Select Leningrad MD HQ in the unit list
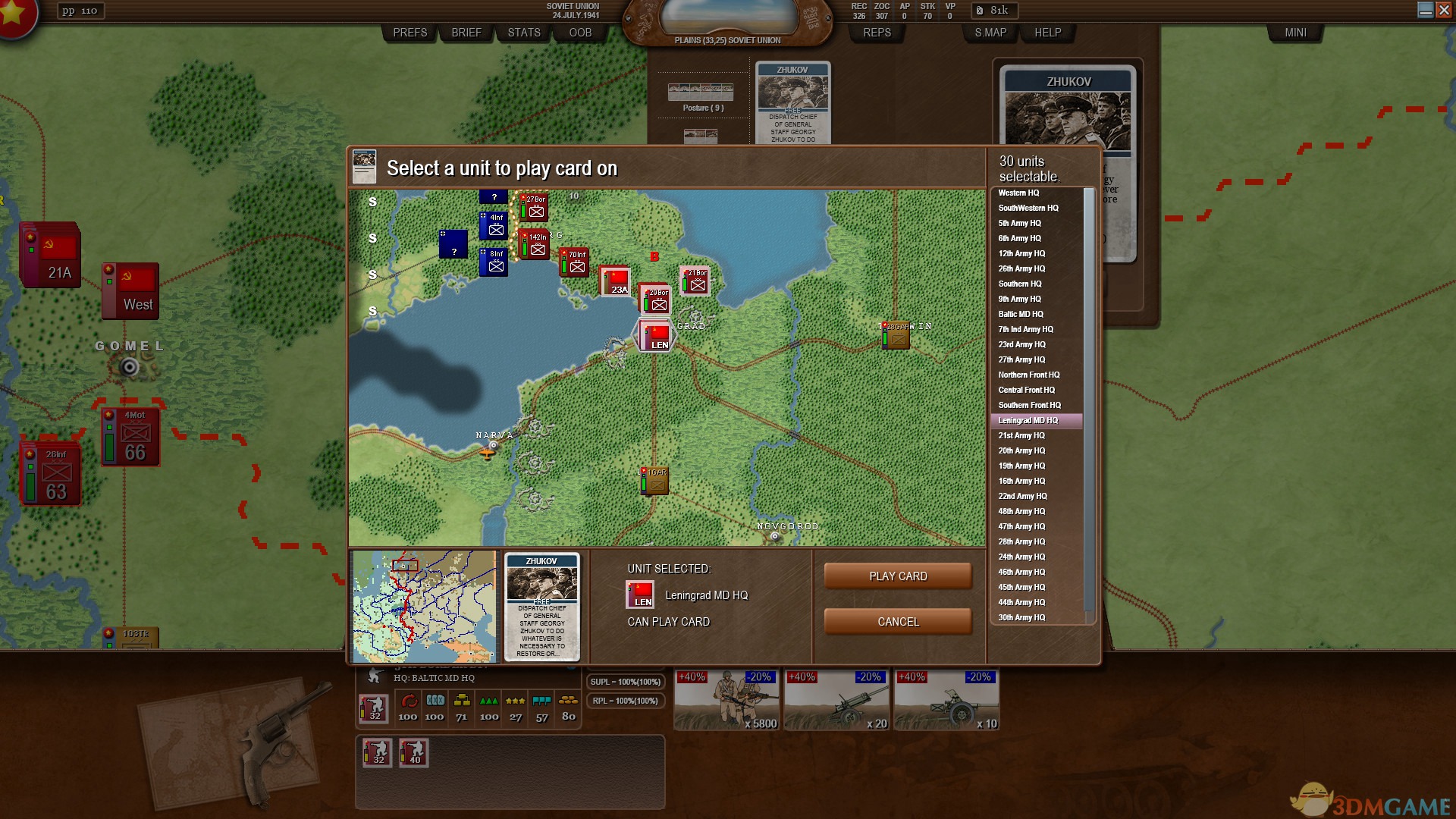The height and width of the screenshot is (819, 1456). (x=1037, y=420)
